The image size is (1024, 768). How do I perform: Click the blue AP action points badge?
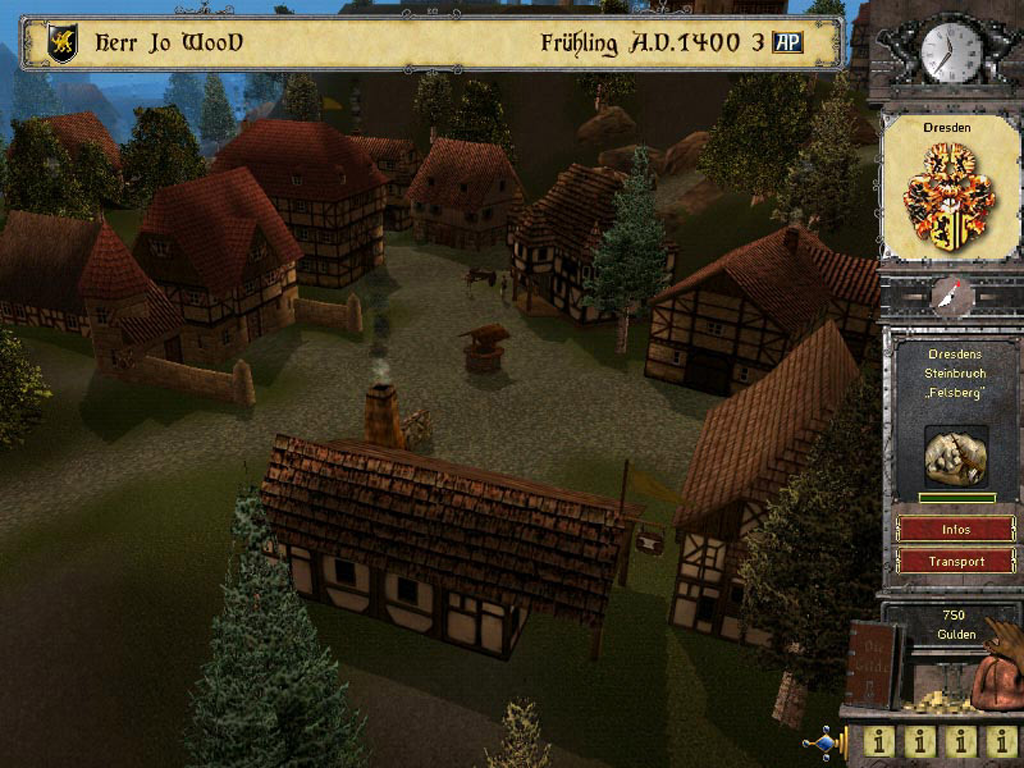pyautogui.click(x=788, y=43)
